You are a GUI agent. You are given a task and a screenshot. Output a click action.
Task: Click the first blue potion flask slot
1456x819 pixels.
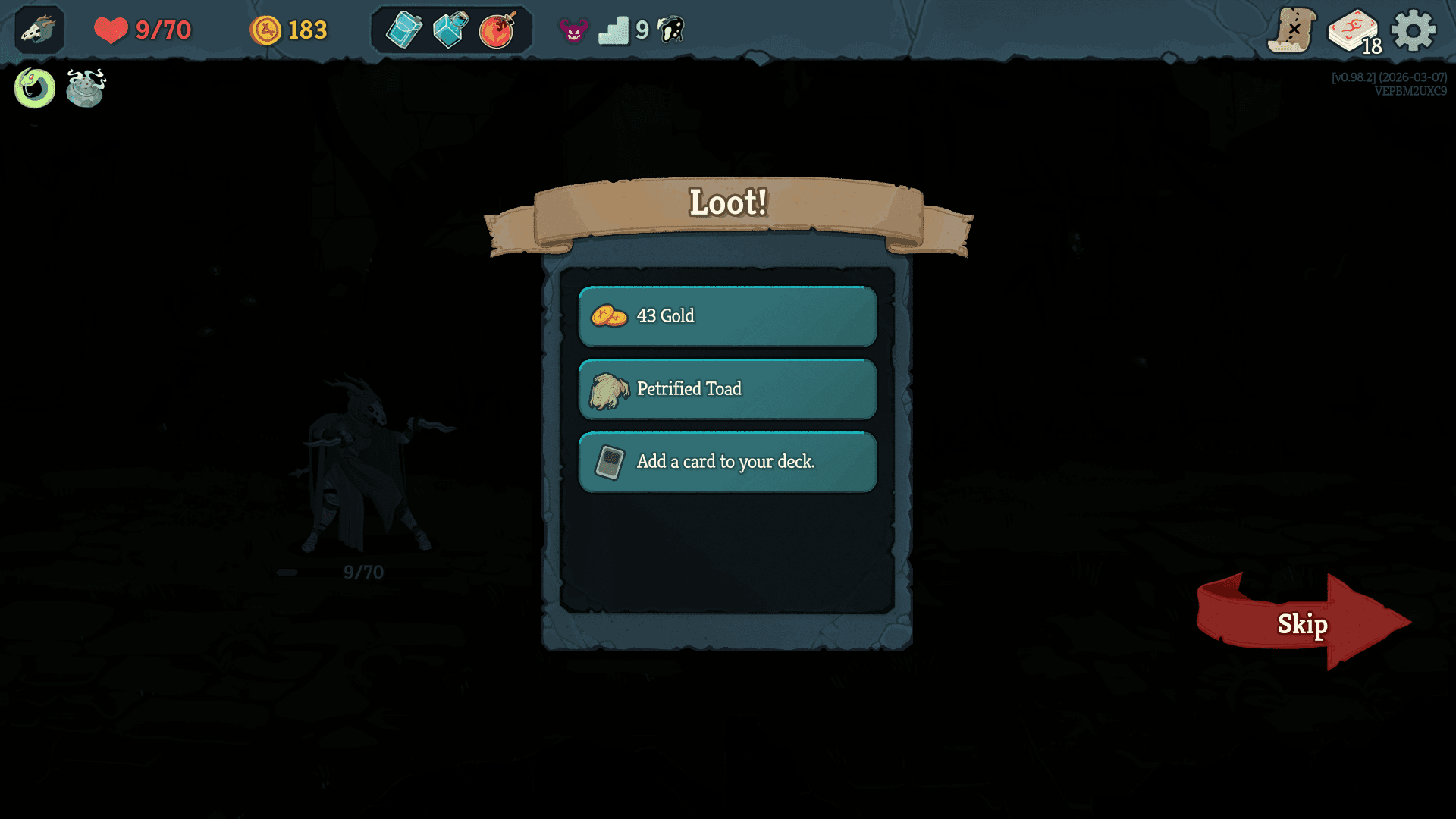click(404, 29)
